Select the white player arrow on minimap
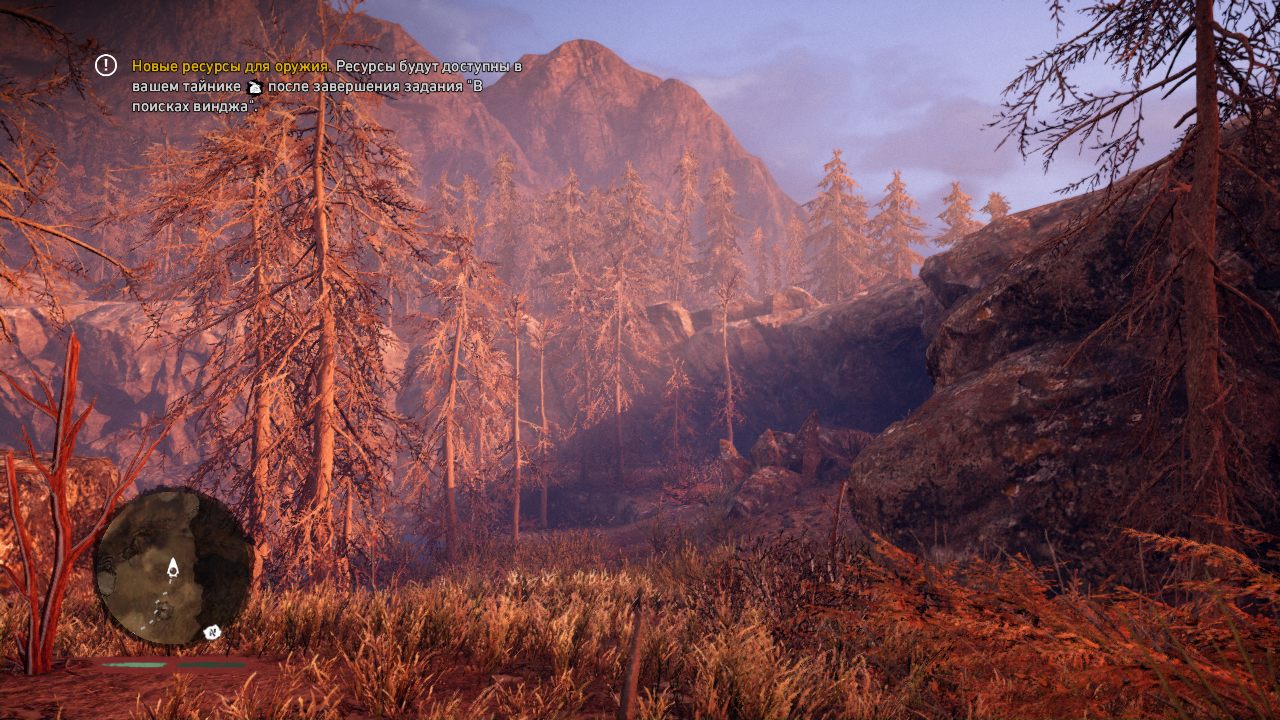Image resolution: width=1280 pixels, height=720 pixels. click(173, 568)
